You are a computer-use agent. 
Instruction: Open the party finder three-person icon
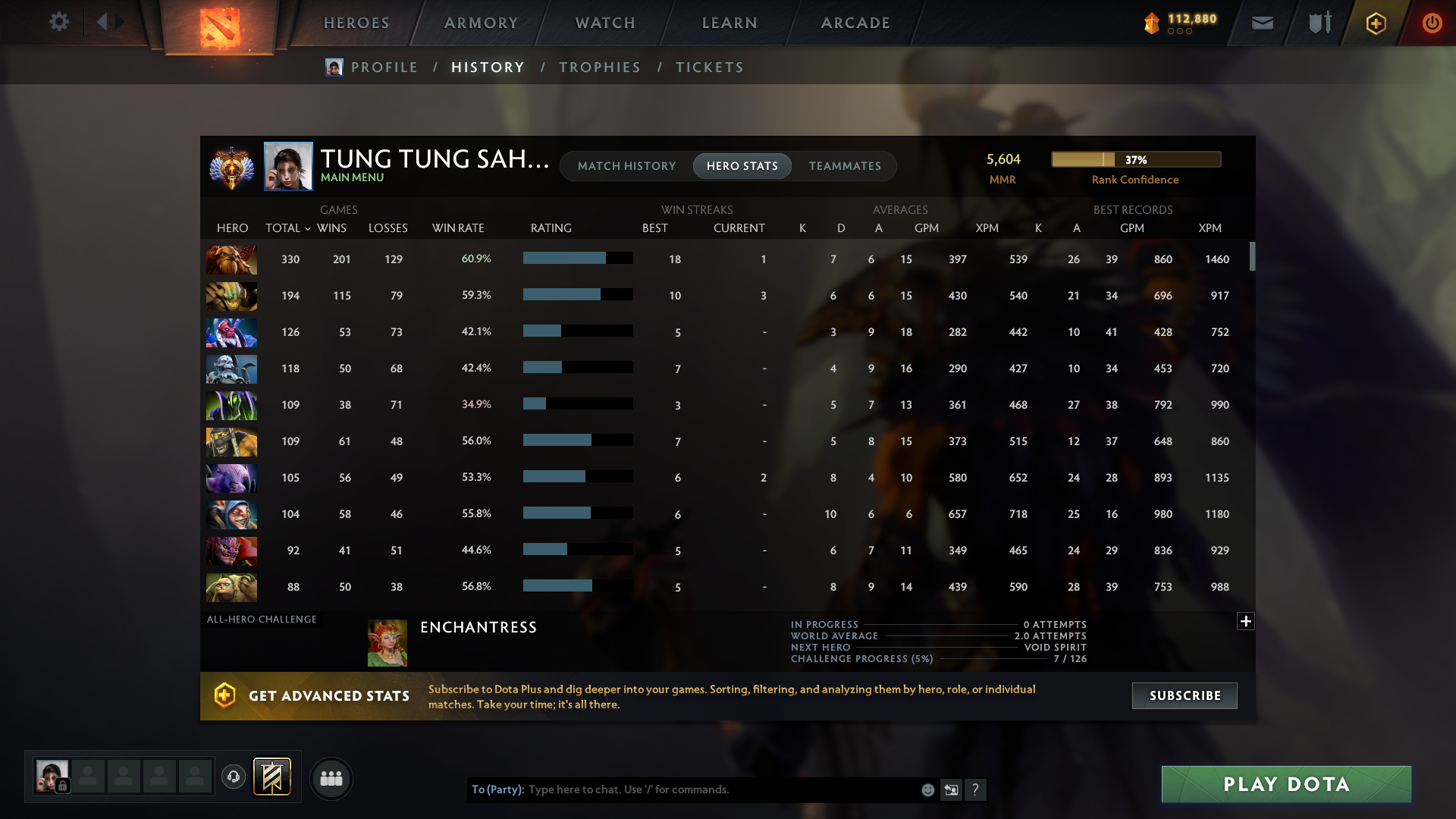point(331,778)
